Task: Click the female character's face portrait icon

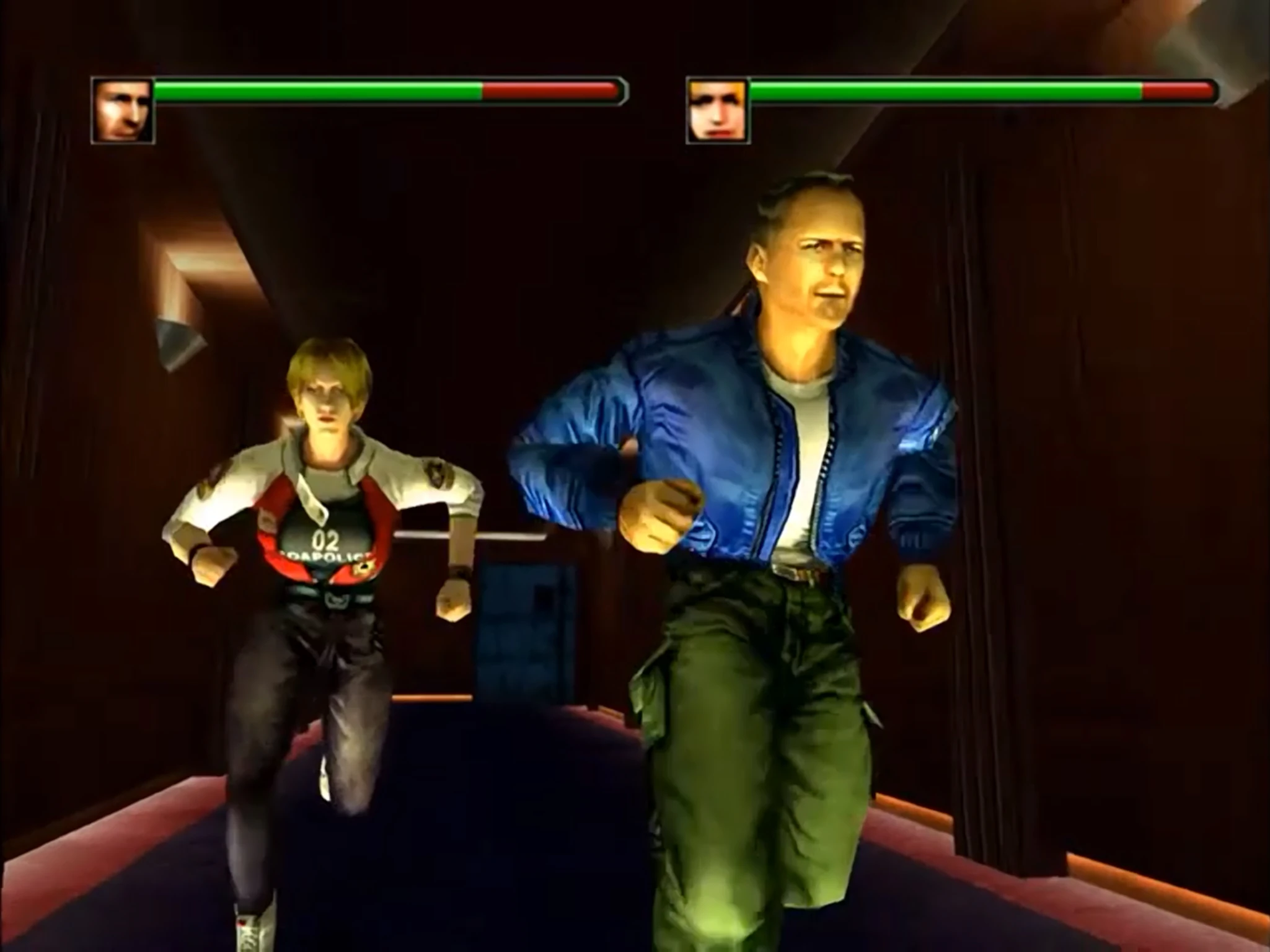Action: [715, 110]
